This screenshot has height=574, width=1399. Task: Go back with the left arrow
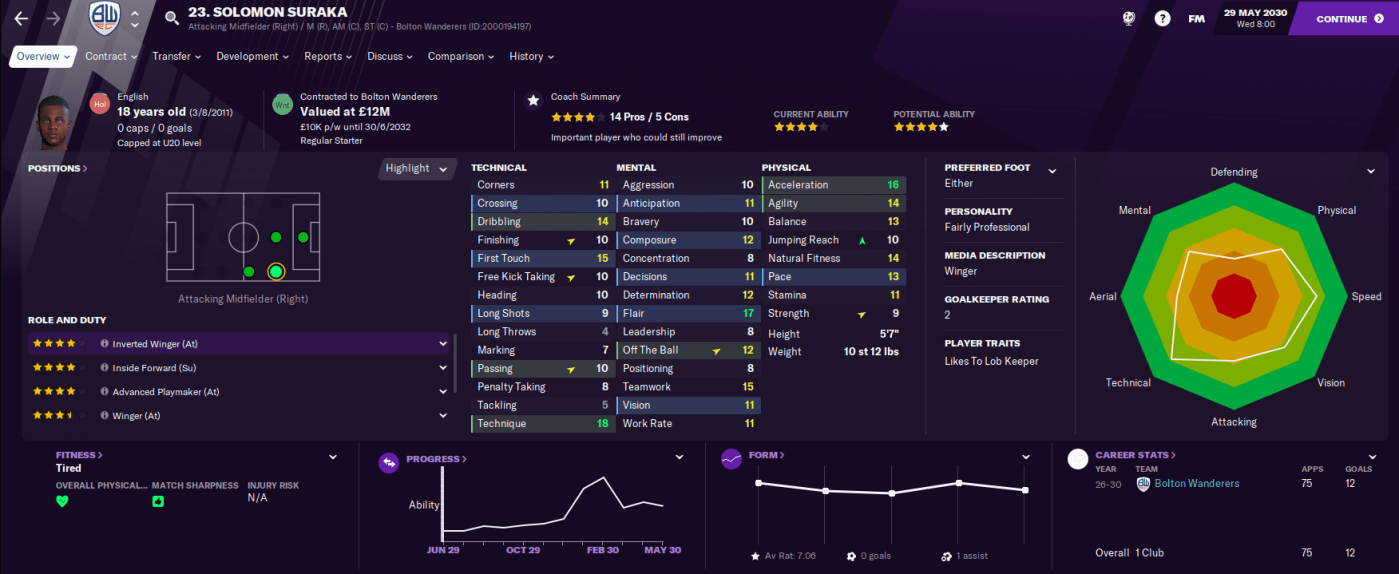pyautogui.click(x=22, y=18)
